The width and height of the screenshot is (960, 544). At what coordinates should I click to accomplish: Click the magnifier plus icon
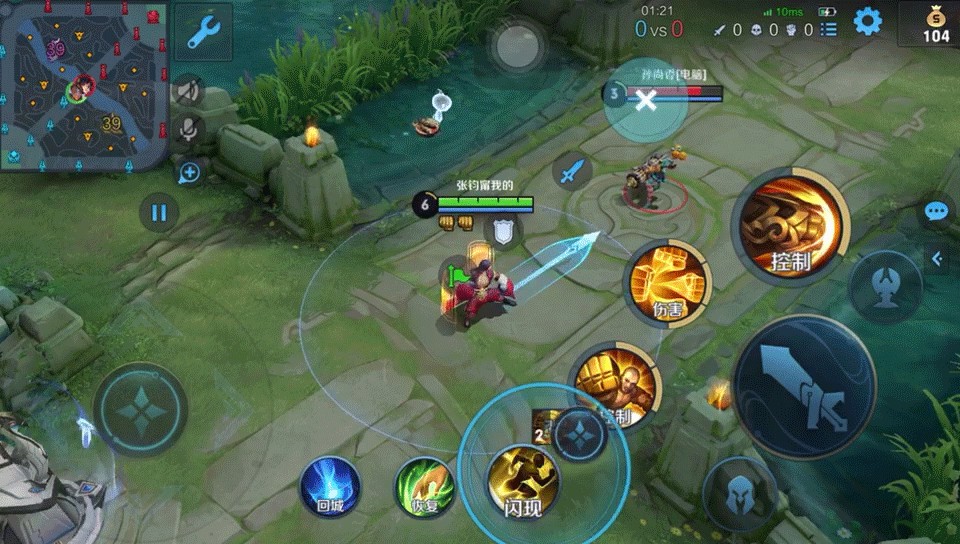pos(189,172)
